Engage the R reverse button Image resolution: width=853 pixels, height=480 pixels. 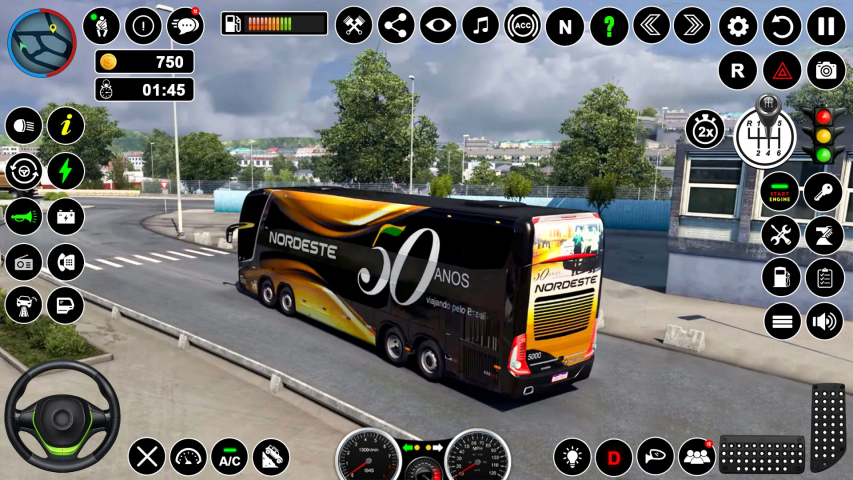click(737, 70)
